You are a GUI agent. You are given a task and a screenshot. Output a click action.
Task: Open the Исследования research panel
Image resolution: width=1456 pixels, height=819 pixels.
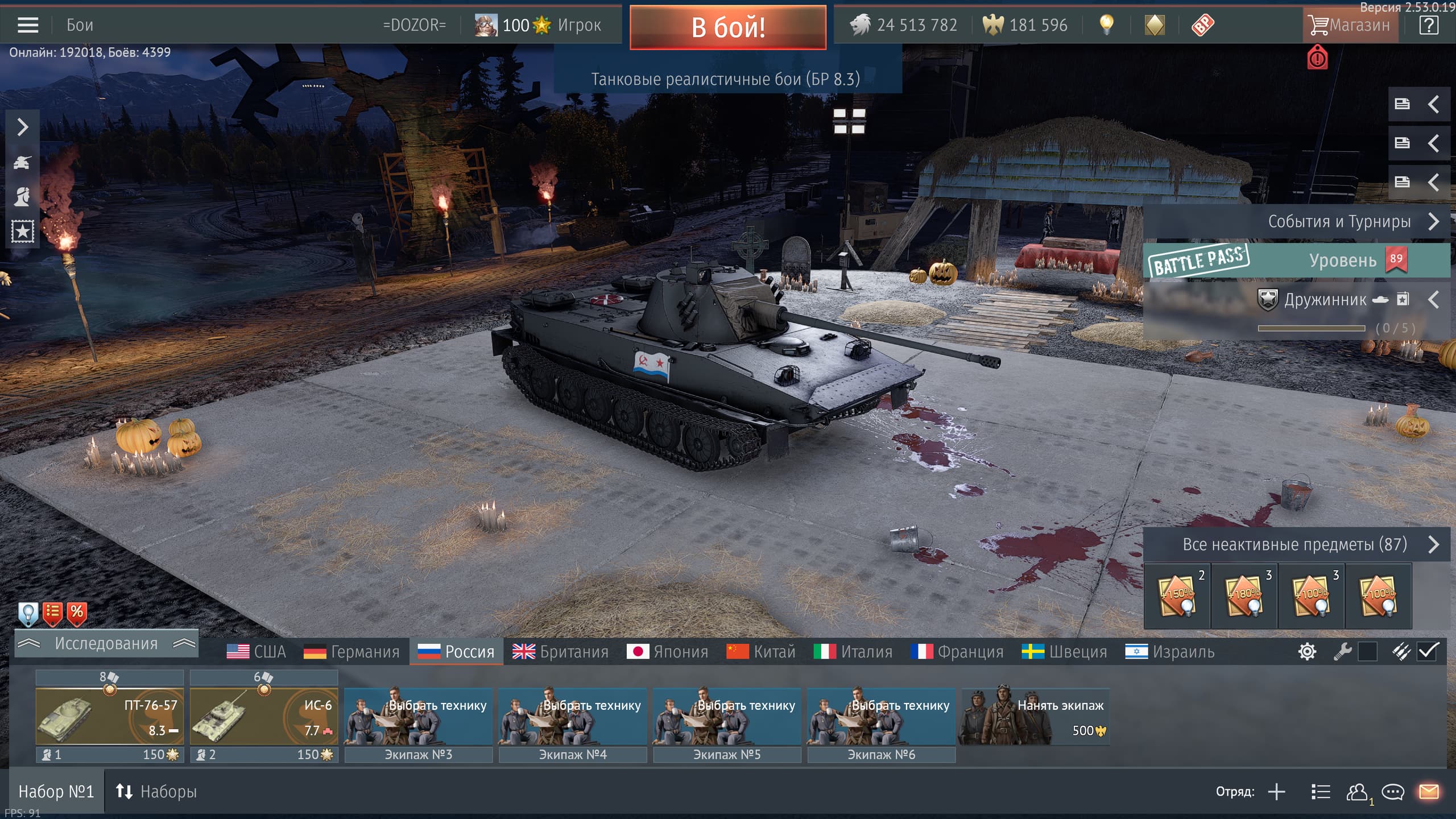tap(106, 644)
